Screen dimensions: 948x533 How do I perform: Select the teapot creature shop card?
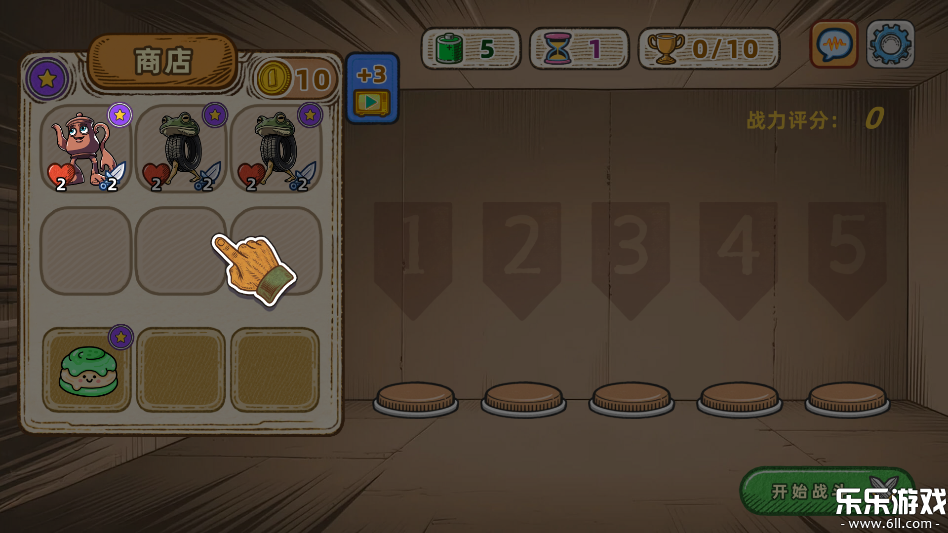[86, 150]
